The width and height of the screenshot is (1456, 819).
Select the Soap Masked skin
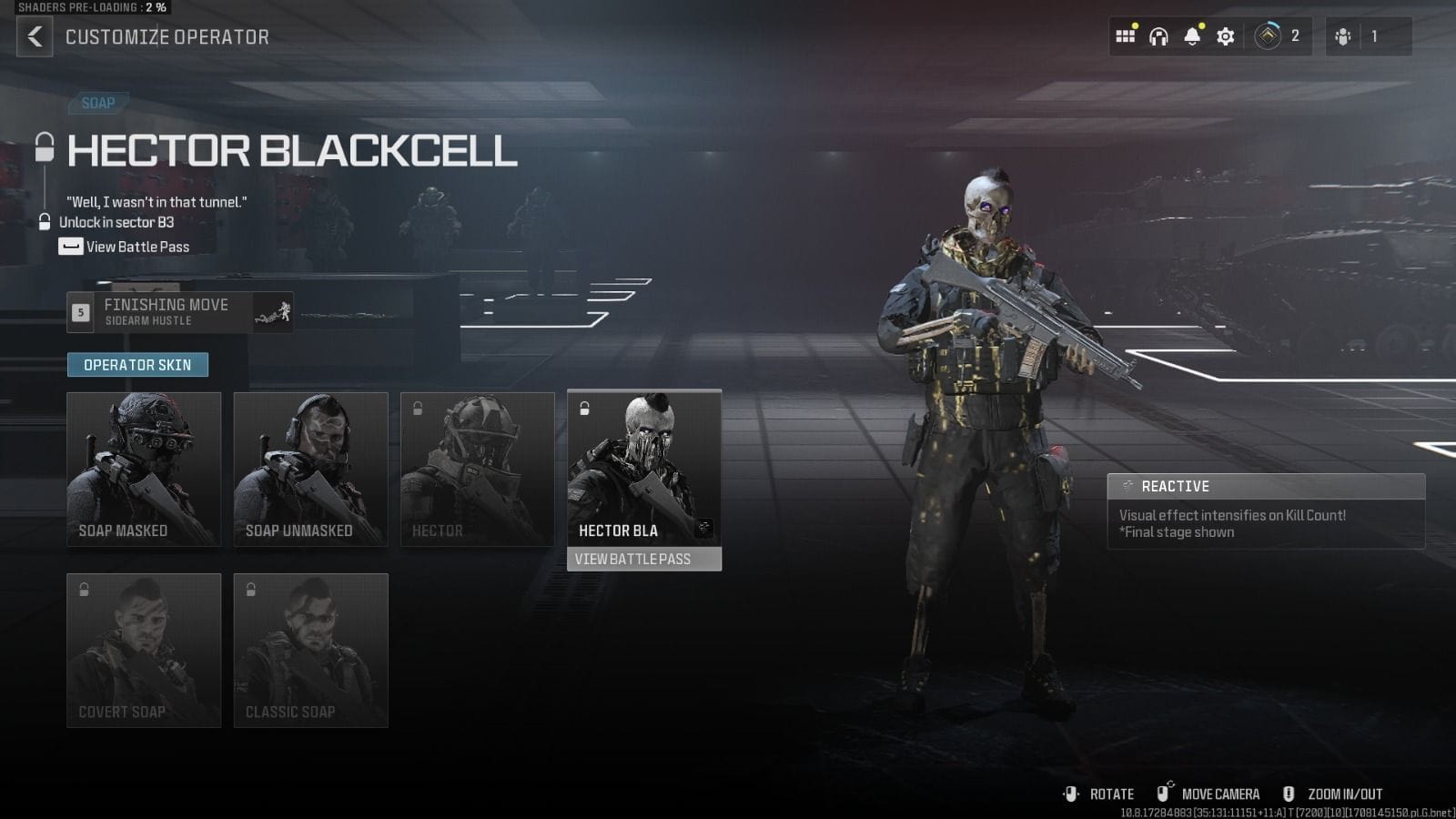coord(144,469)
